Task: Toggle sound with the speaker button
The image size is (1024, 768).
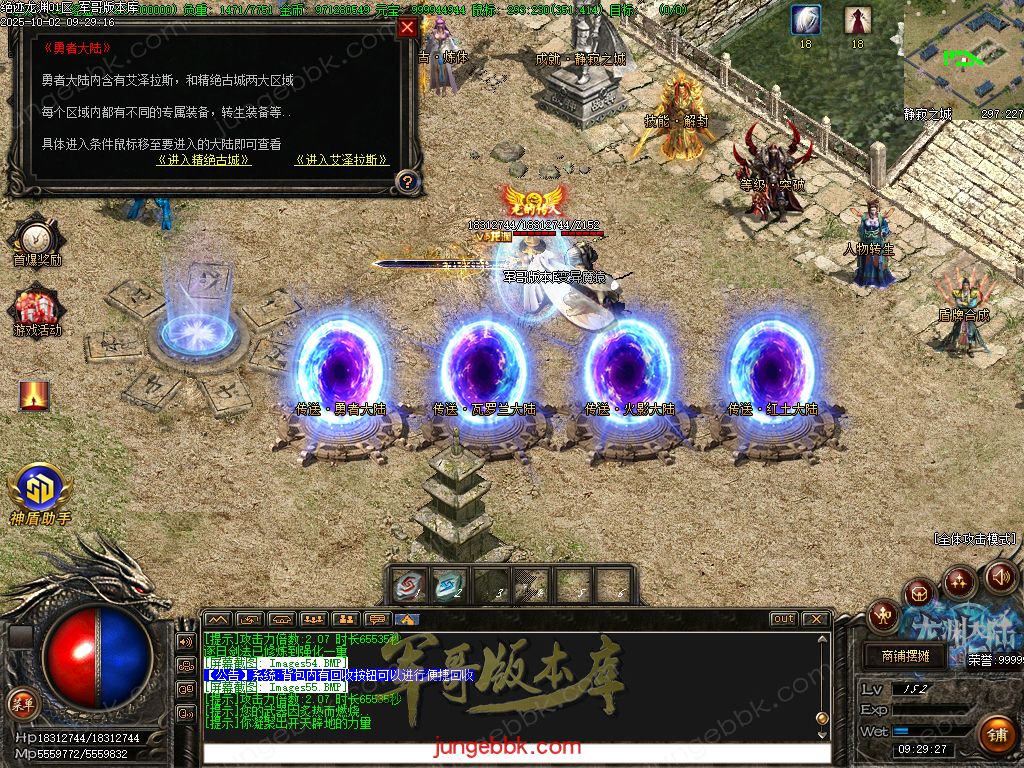Action: [1001, 577]
